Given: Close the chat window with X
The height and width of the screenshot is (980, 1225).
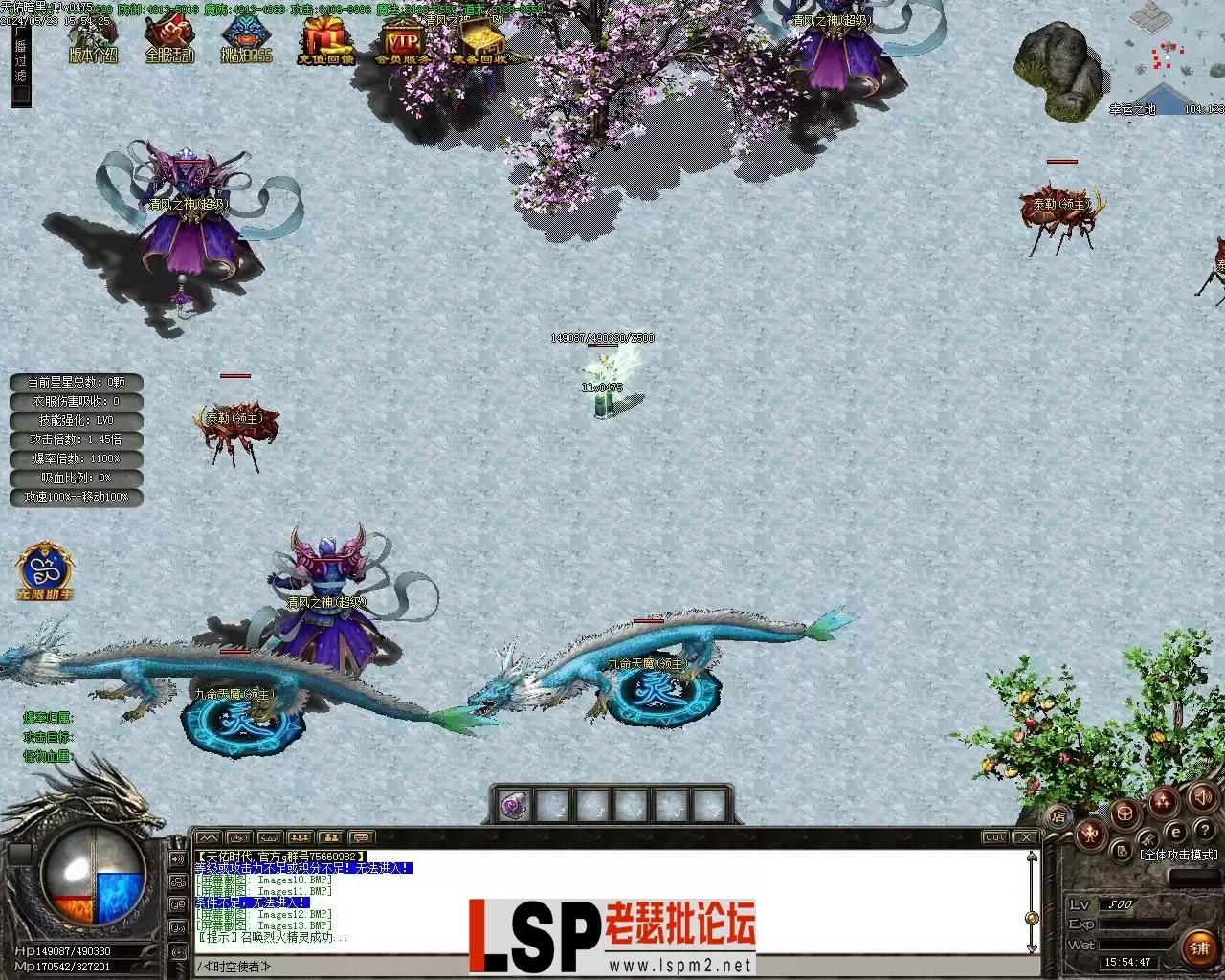Looking at the screenshot, I should (x=1026, y=837).
